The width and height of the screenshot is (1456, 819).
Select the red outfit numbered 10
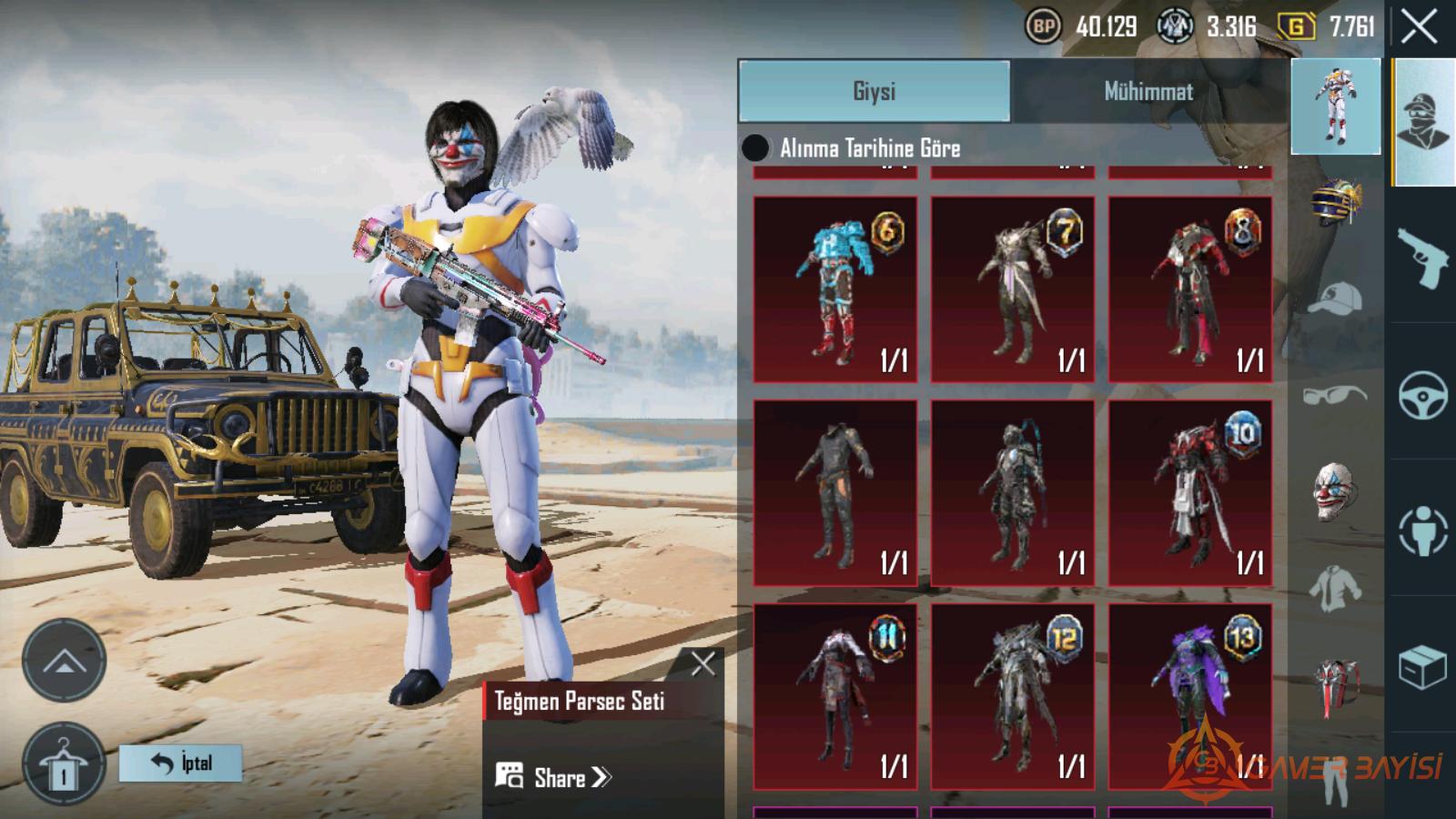point(1189,492)
